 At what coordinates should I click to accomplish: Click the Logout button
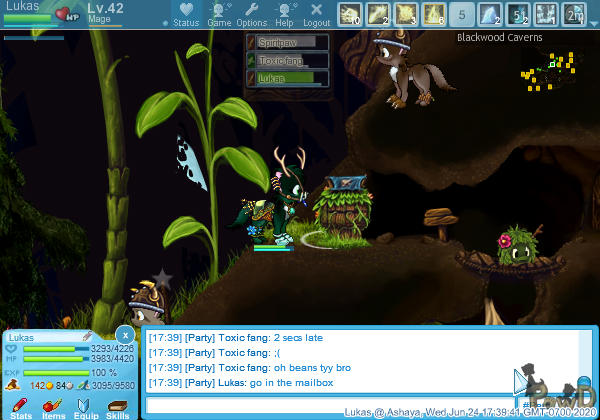click(x=317, y=13)
